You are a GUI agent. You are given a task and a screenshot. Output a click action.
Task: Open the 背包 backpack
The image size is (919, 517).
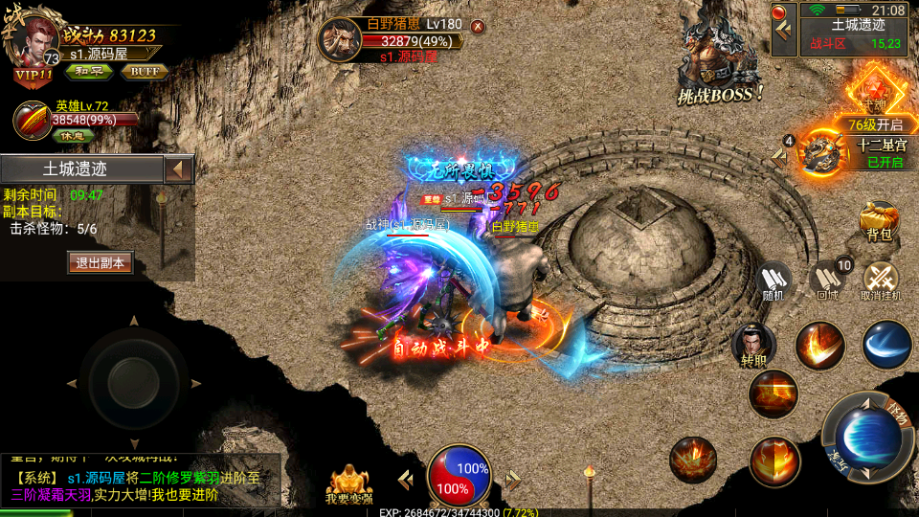click(x=879, y=221)
